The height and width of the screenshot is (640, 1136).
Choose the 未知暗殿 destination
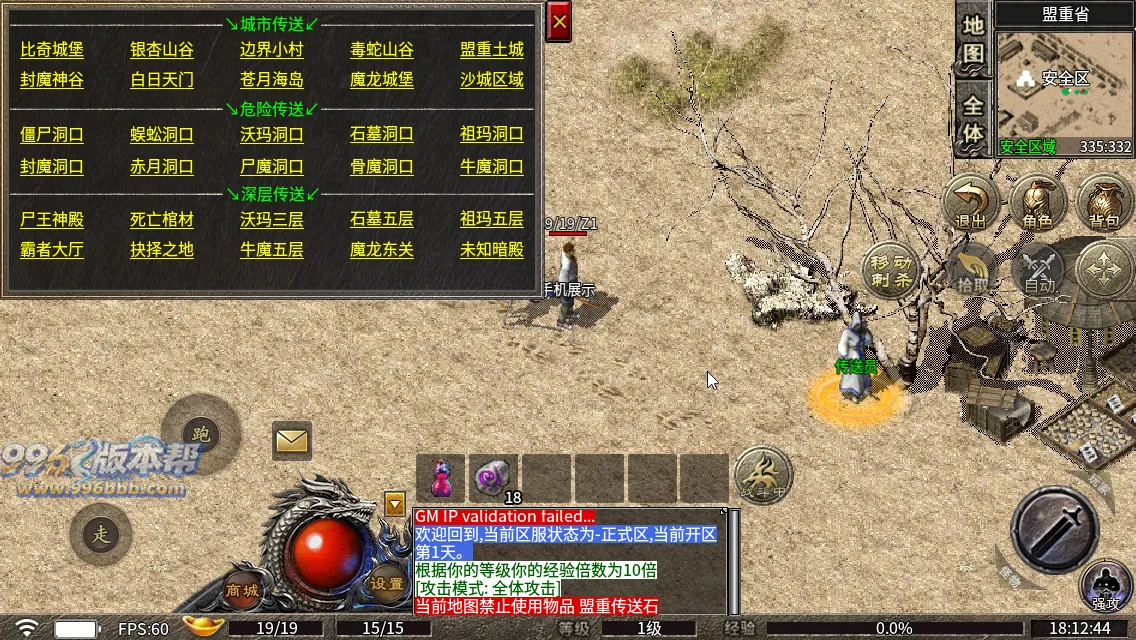click(x=492, y=250)
